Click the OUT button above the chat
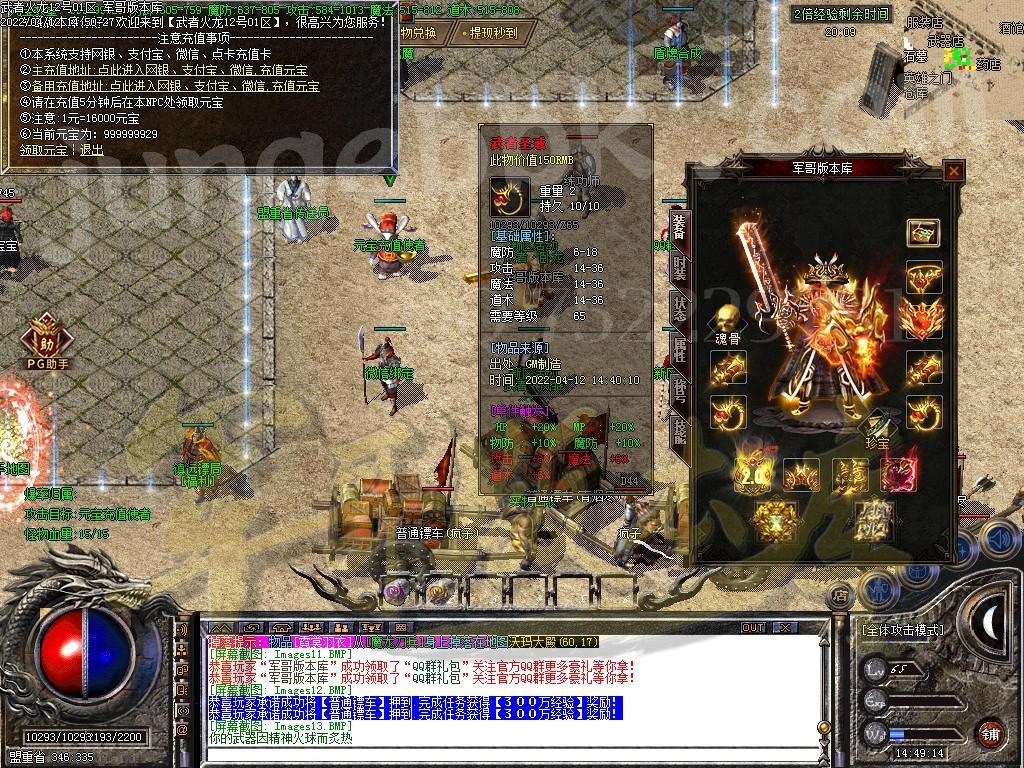Viewport: 1024px width, 768px height. point(752,628)
